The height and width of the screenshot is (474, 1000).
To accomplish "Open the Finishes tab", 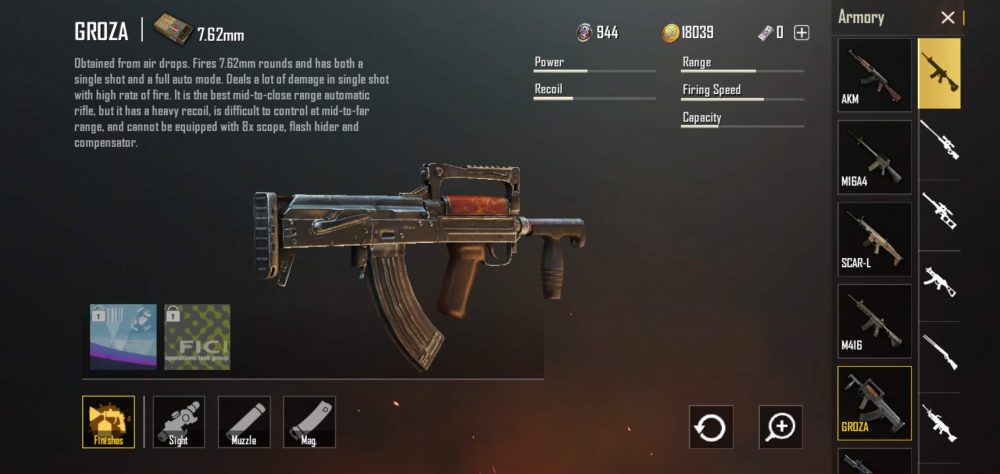I will (108, 421).
